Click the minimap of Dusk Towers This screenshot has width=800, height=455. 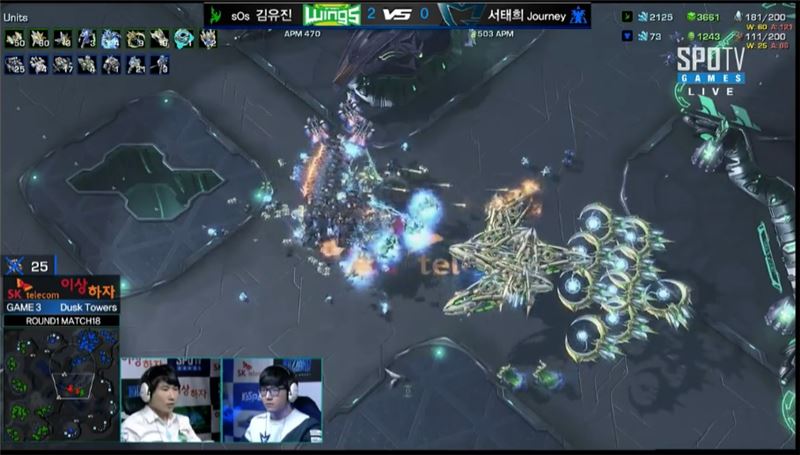(x=59, y=383)
